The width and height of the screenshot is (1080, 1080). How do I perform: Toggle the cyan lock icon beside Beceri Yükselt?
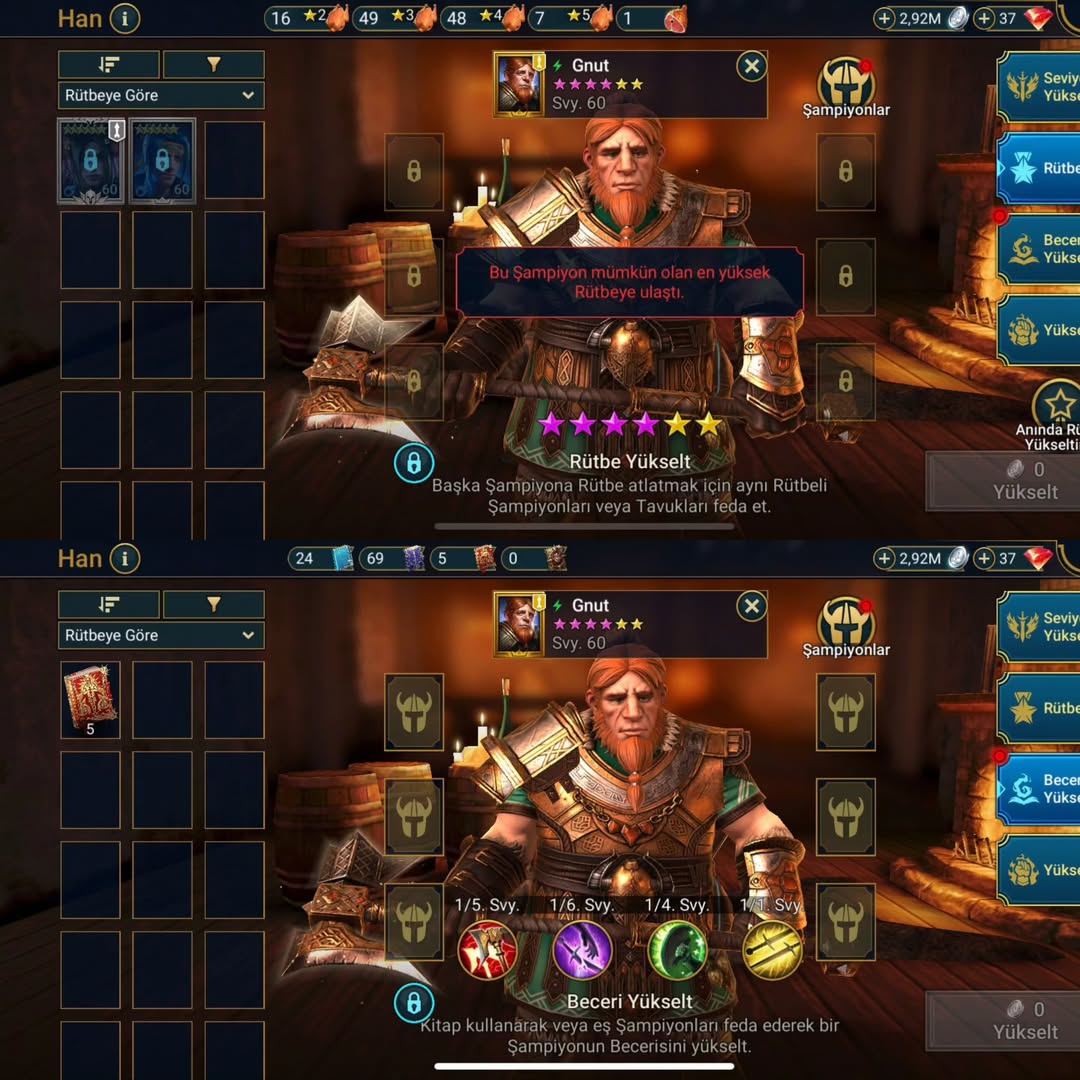[x=413, y=1002]
